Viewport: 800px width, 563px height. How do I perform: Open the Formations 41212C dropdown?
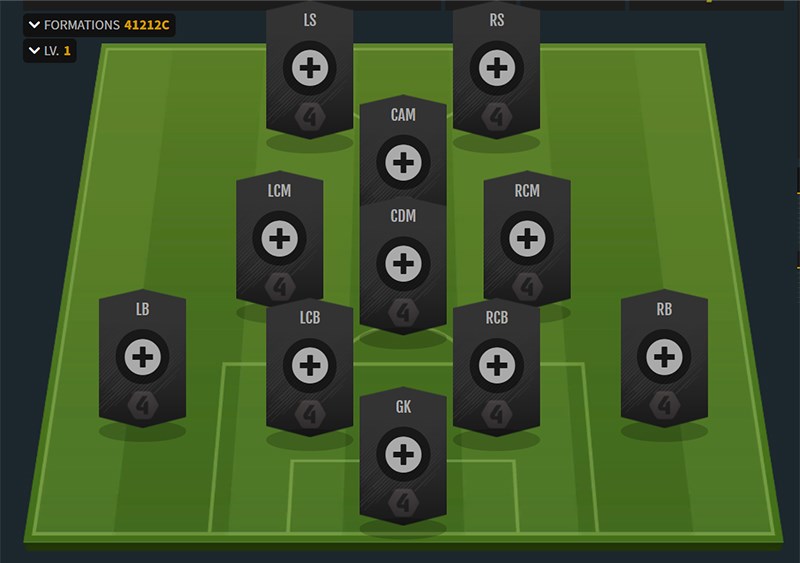(98, 25)
